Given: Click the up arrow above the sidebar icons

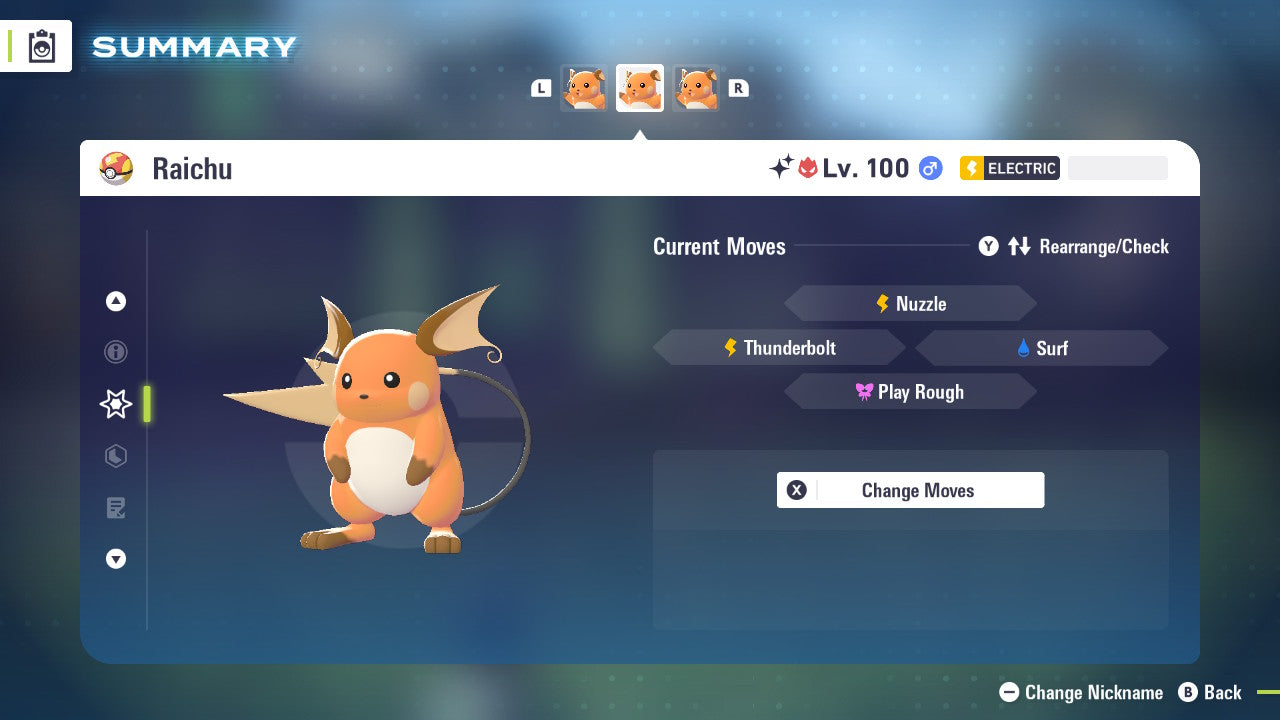Looking at the screenshot, I should coord(116,300).
